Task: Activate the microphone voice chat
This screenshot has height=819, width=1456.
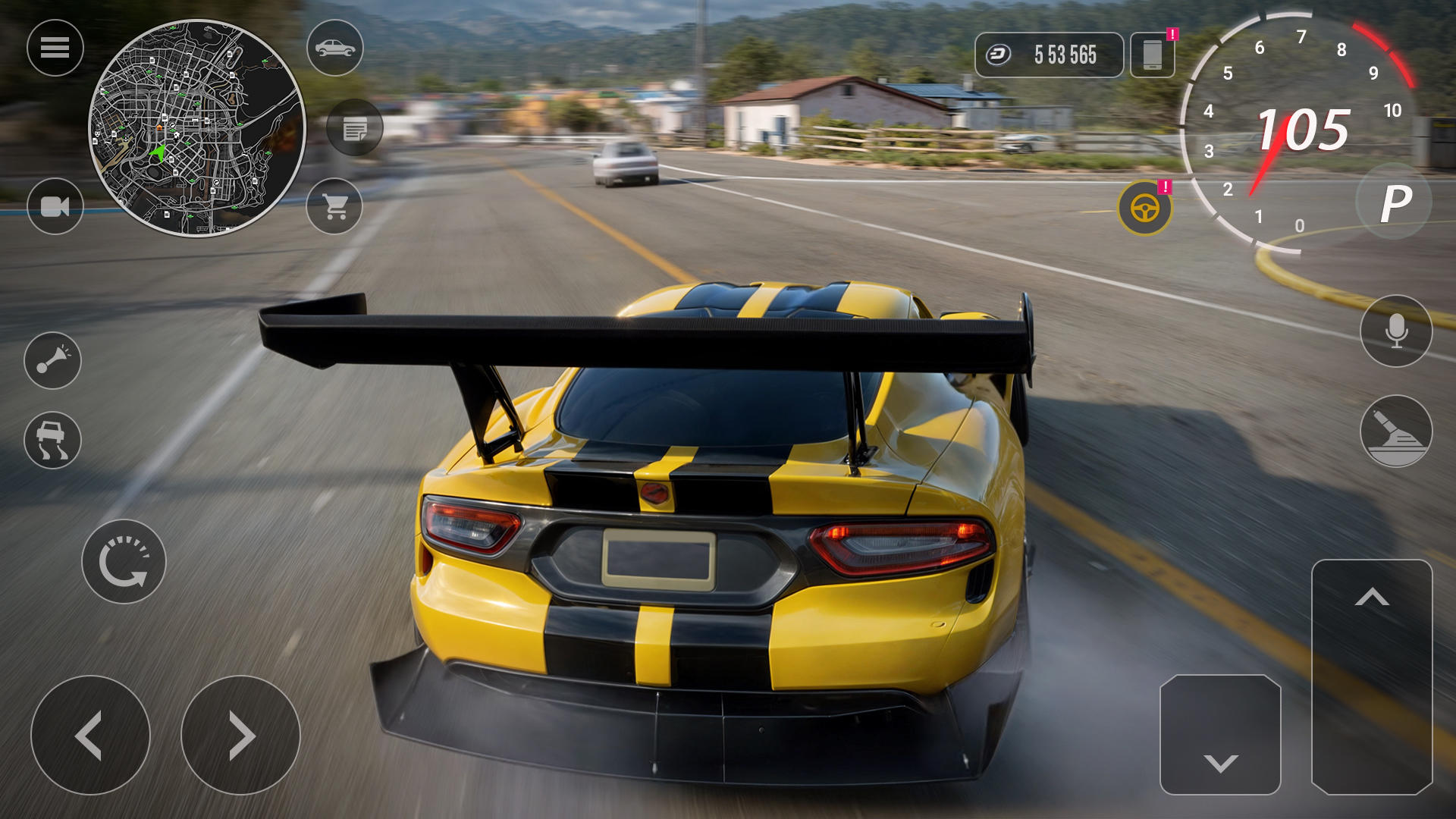Action: pos(1396,331)
